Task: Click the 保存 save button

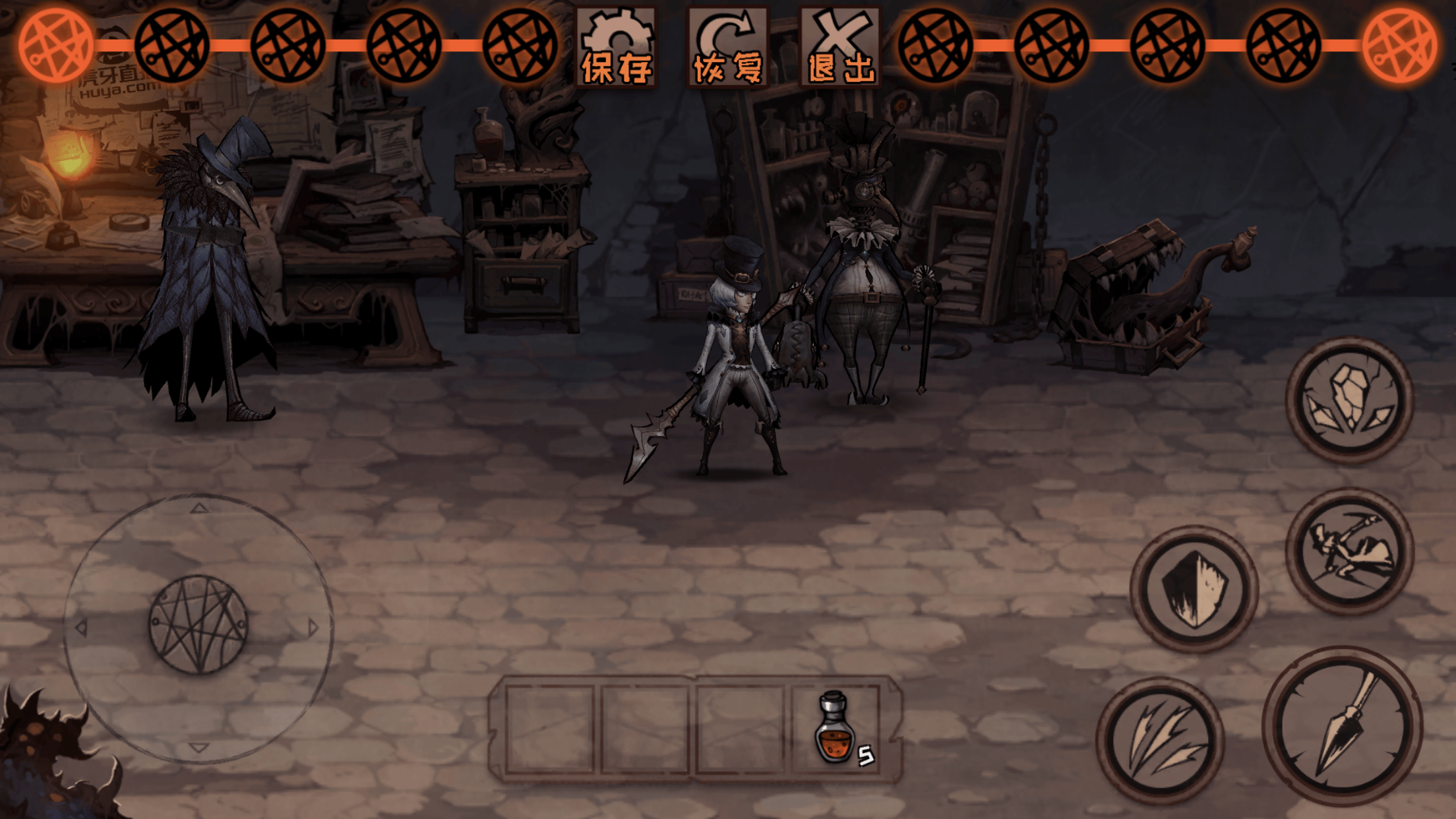Action: (x=616, y=47)
